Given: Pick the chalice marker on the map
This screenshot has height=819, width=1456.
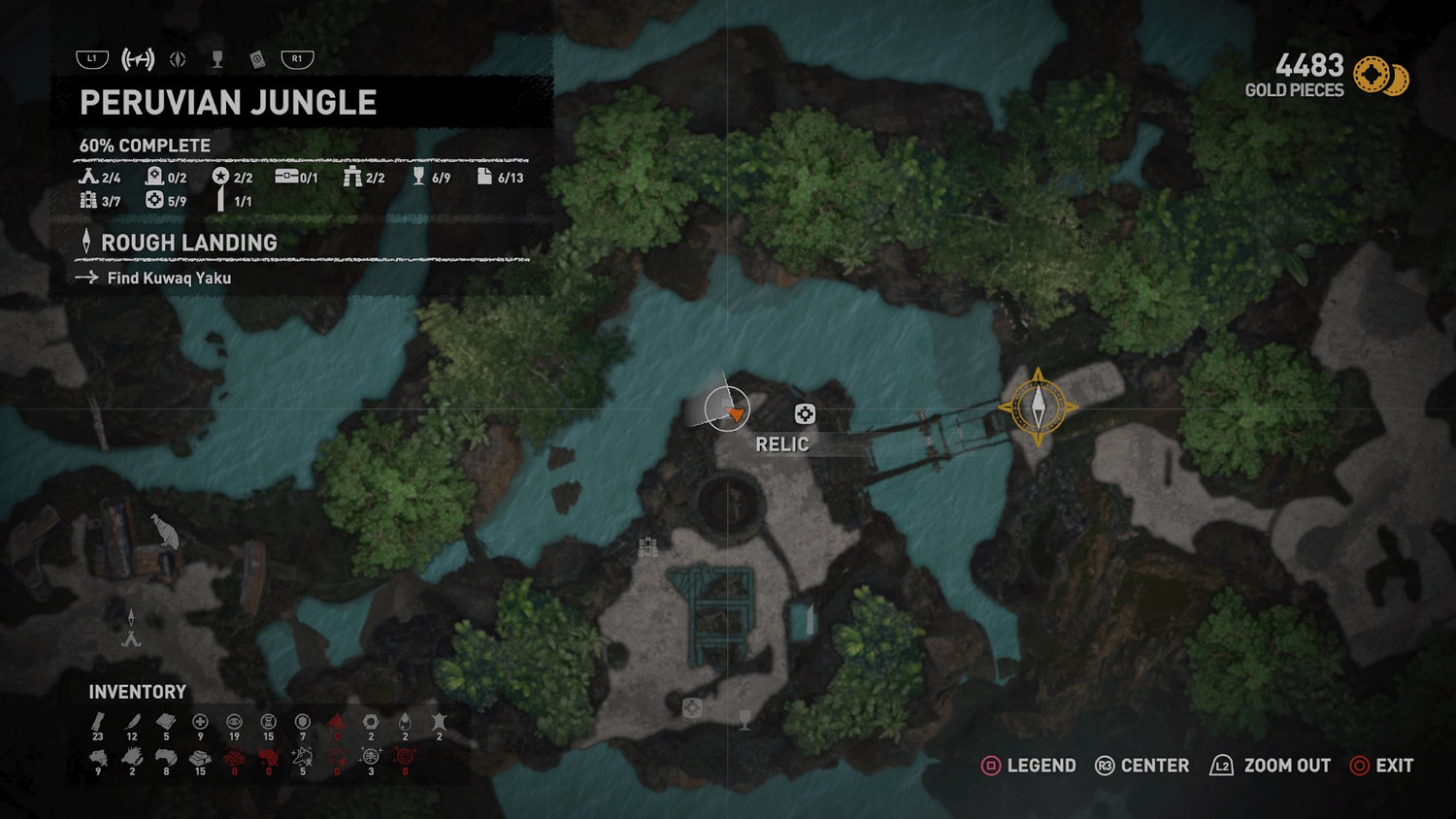Looking at the screenshot, I should click(x=745, y=719).
